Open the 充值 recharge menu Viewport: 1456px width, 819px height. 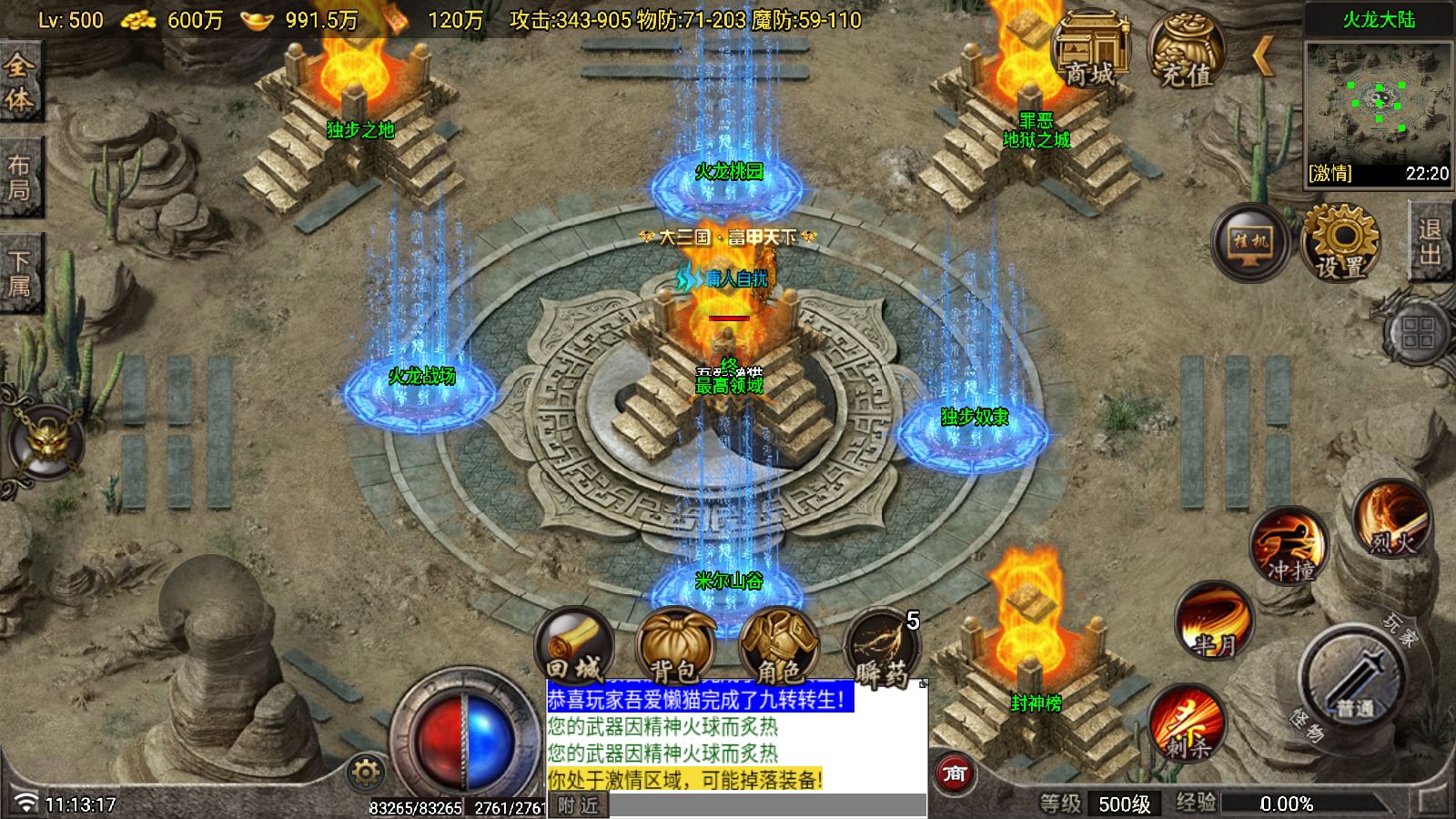pos(1185,50)
